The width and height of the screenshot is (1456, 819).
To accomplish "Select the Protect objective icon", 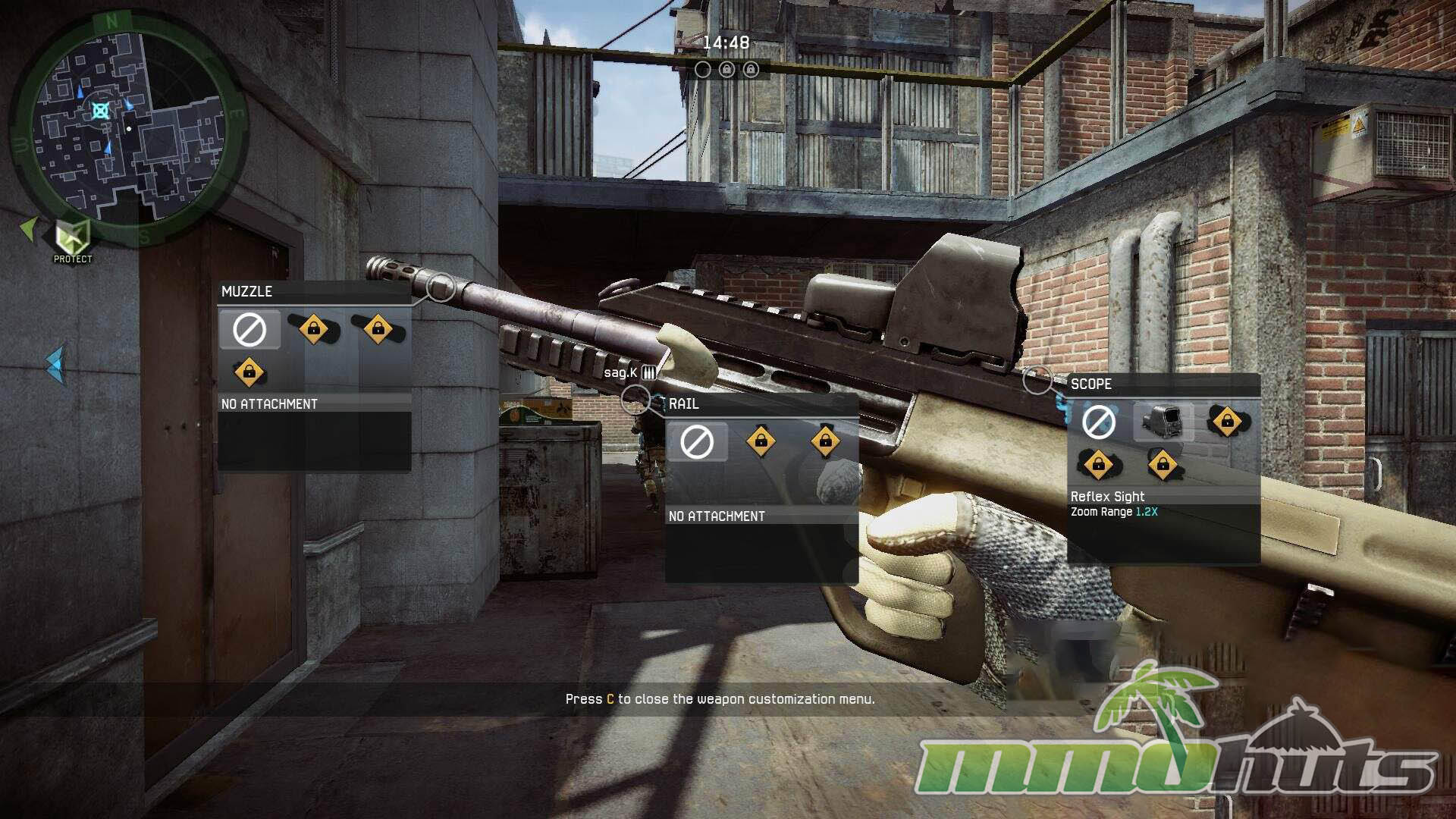I will (x=73, y=238).
